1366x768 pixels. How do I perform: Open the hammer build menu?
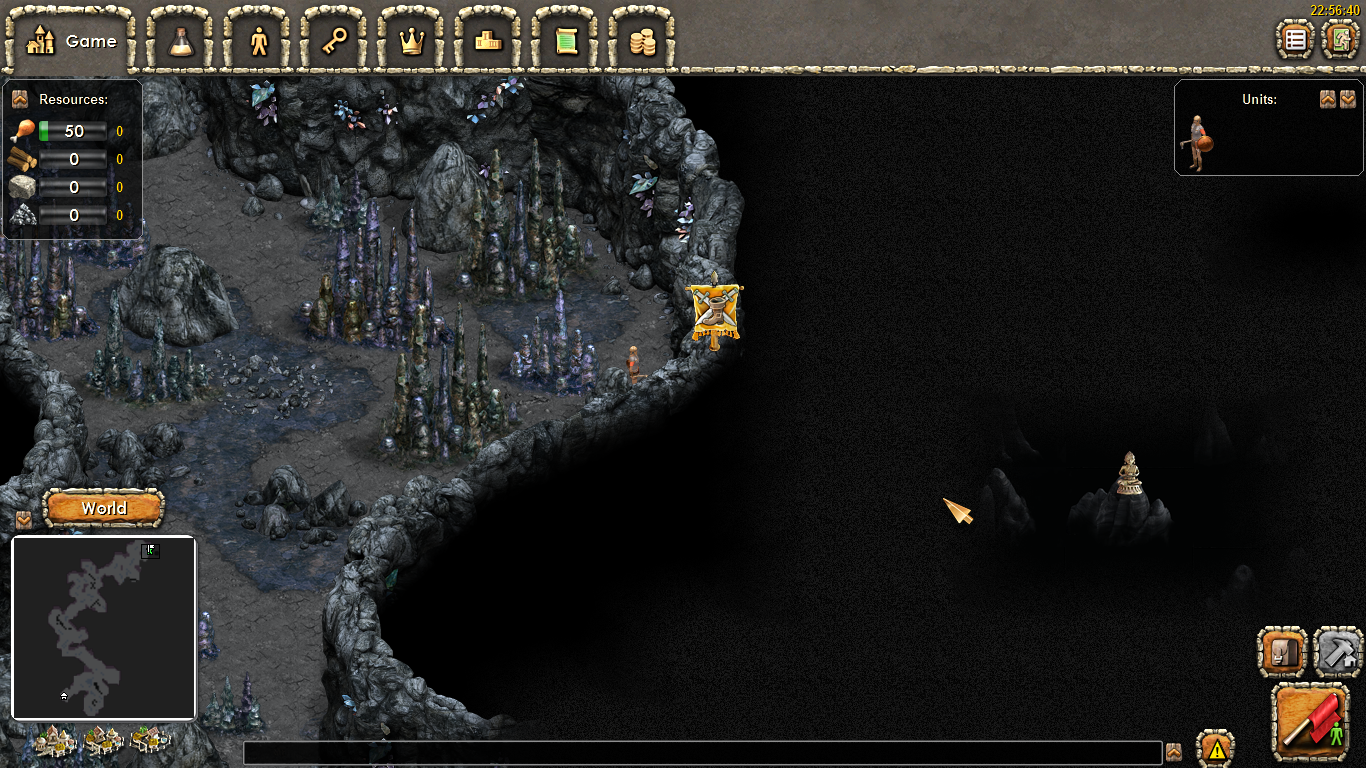pyautogui.click(x=1338, y=652)
